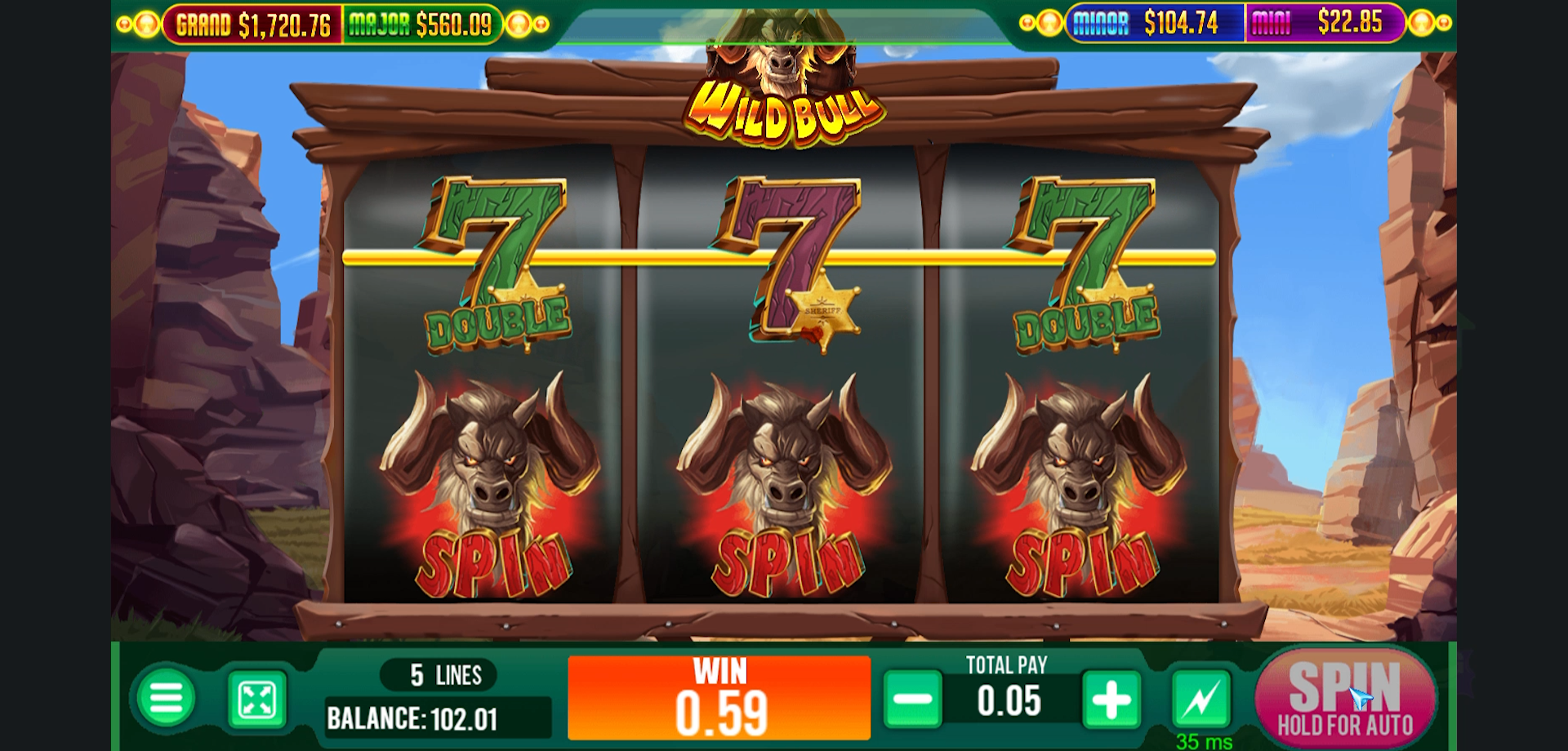Decrease bet with minus button
This screenshot has height=751, width=1568.
(x=913, y=698)
